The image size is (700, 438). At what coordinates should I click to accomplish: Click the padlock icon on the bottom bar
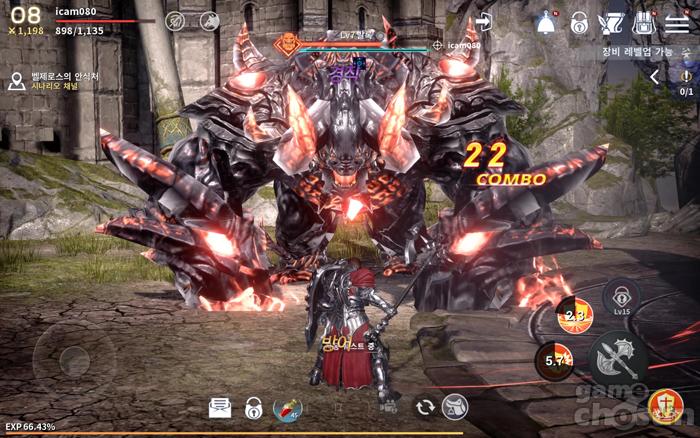tap(254, 407)
